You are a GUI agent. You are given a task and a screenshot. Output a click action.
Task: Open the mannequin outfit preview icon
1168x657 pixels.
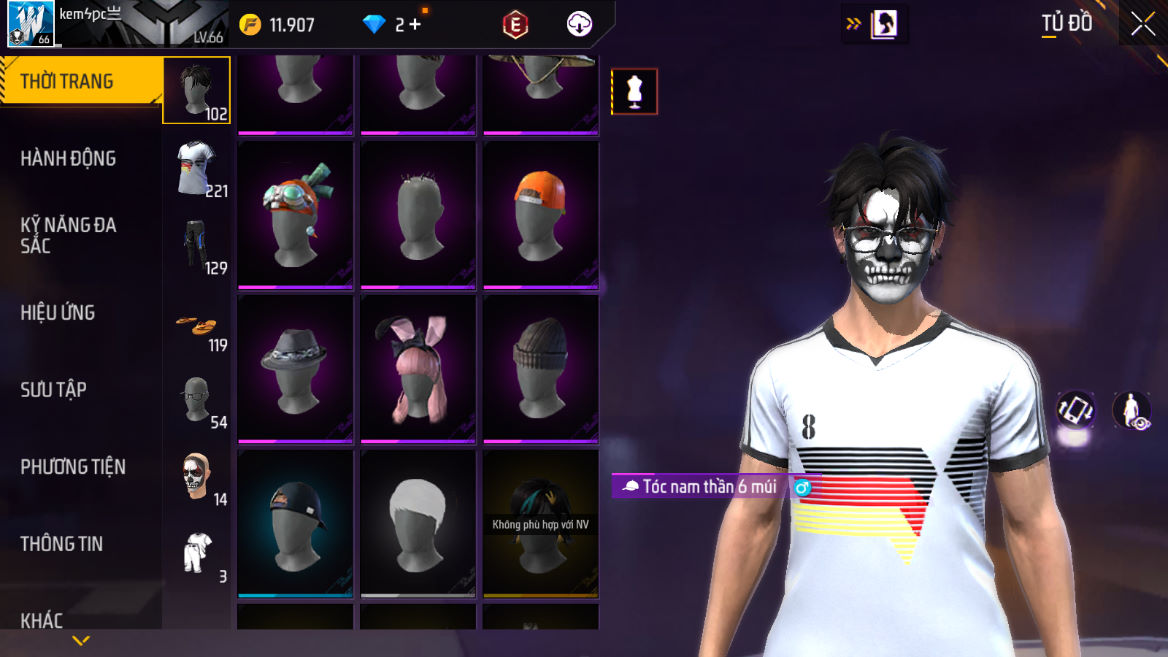click(x=634, y=92)
